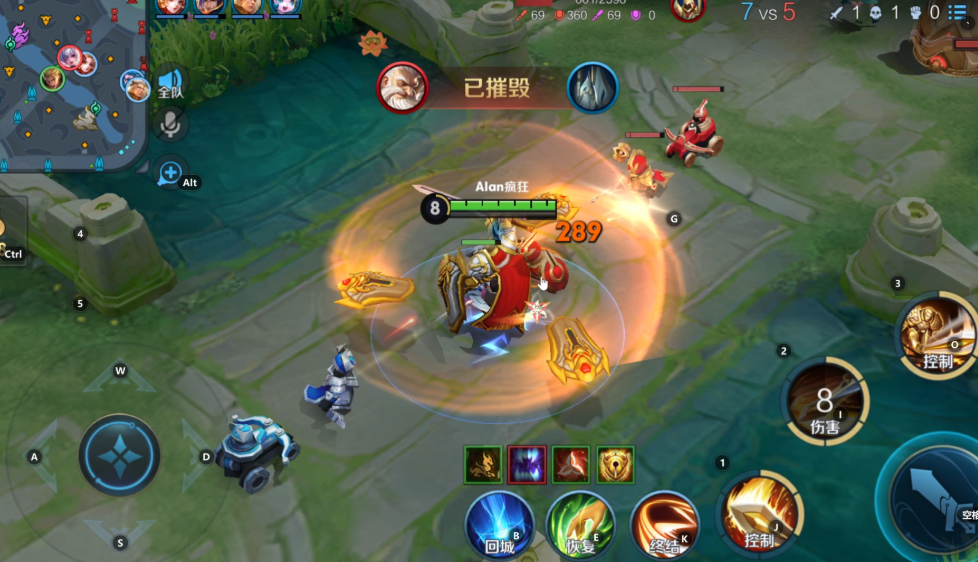This screenshot has width=978, height=562.
Task: Select the red triple-blade equipment icon
Action: pos(571,465)
